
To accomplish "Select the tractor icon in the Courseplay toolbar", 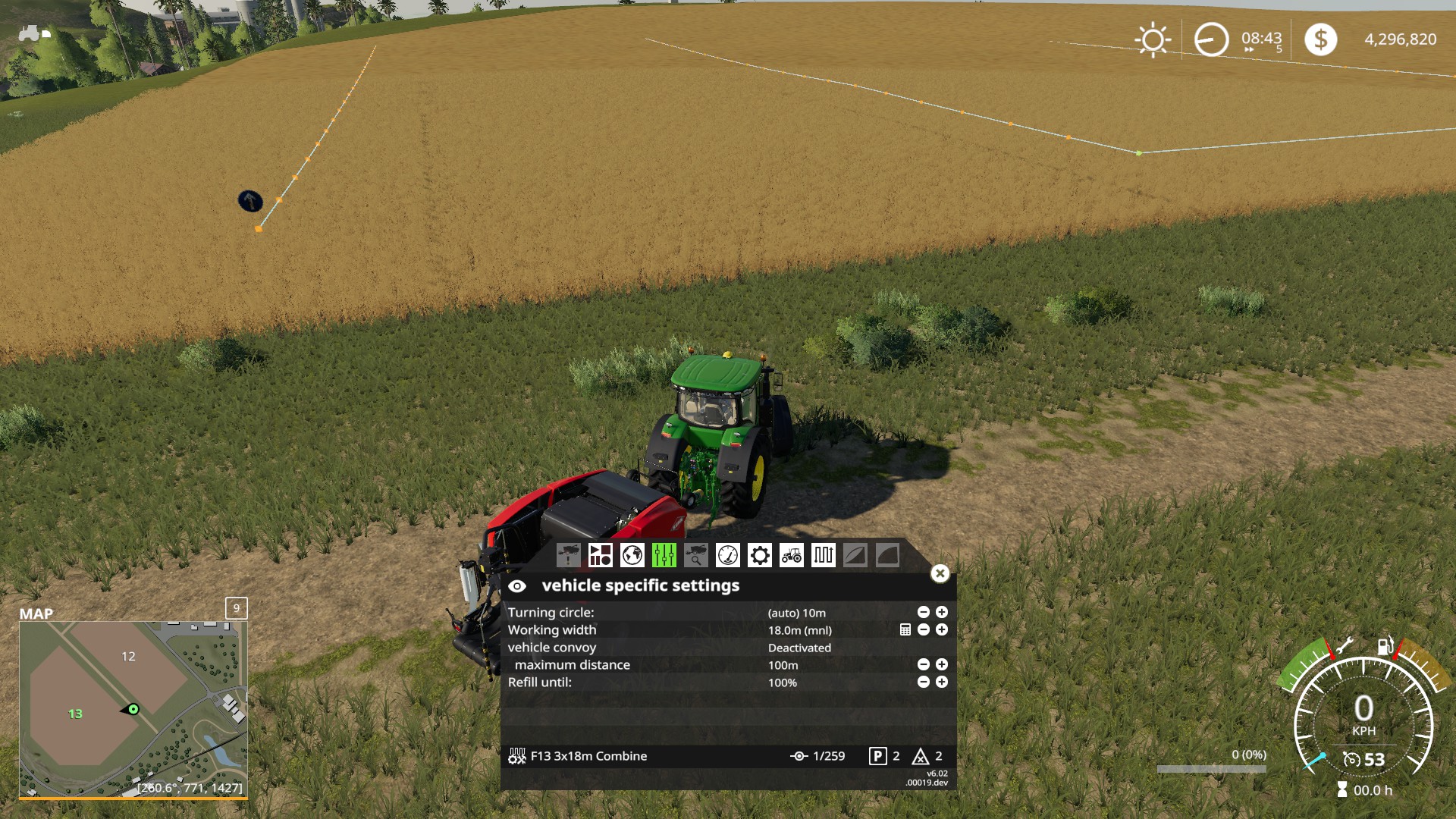I will point(791,555).
